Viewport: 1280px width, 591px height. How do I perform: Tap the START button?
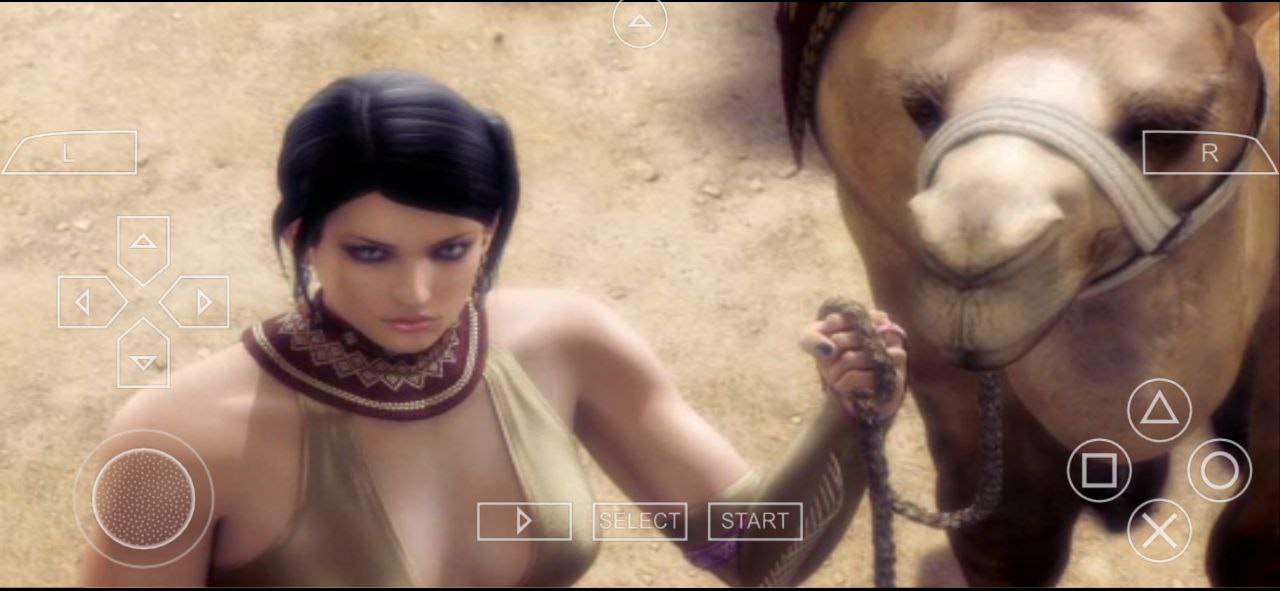[755, 521]
